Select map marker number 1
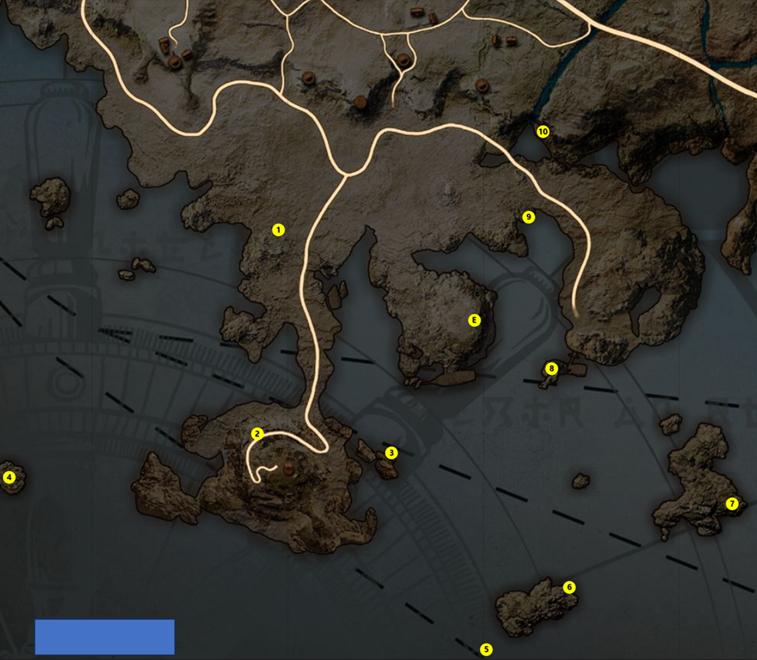Image resolution: width=757 pixels, height=660 pixels. coord(278,230)
